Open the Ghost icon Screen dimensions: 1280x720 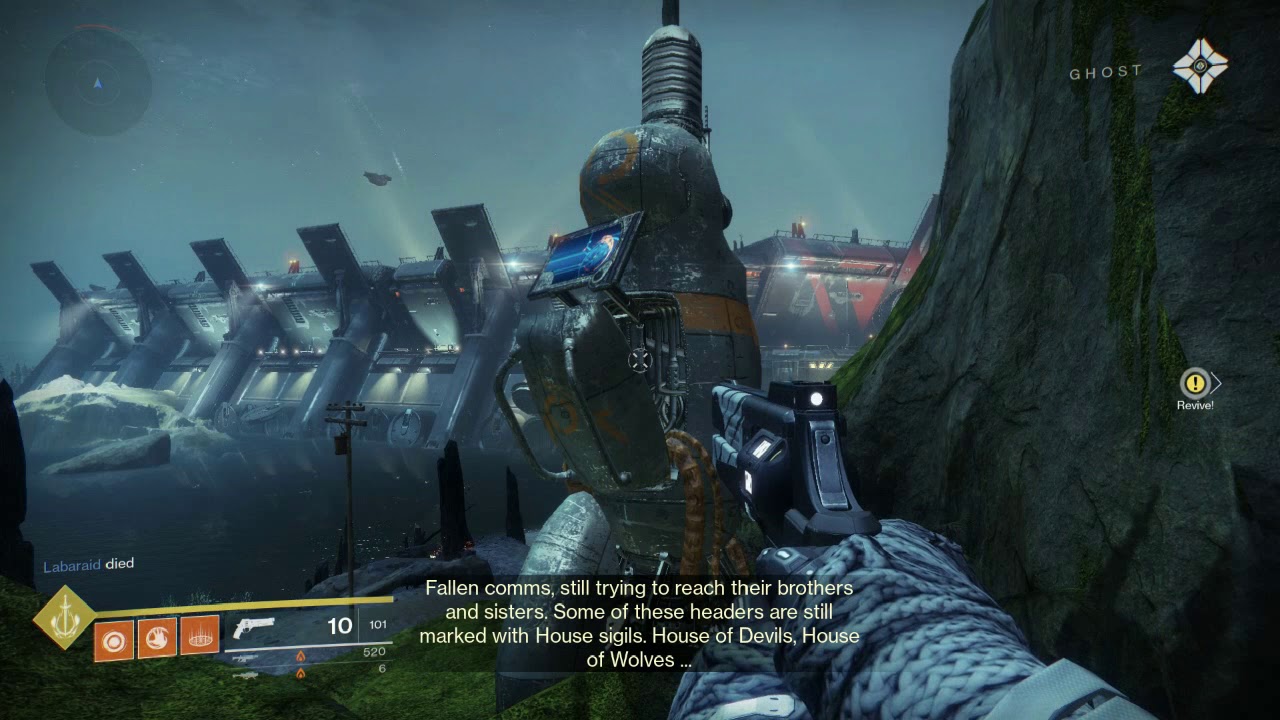pyautogui.click(x=1199, y=67)
